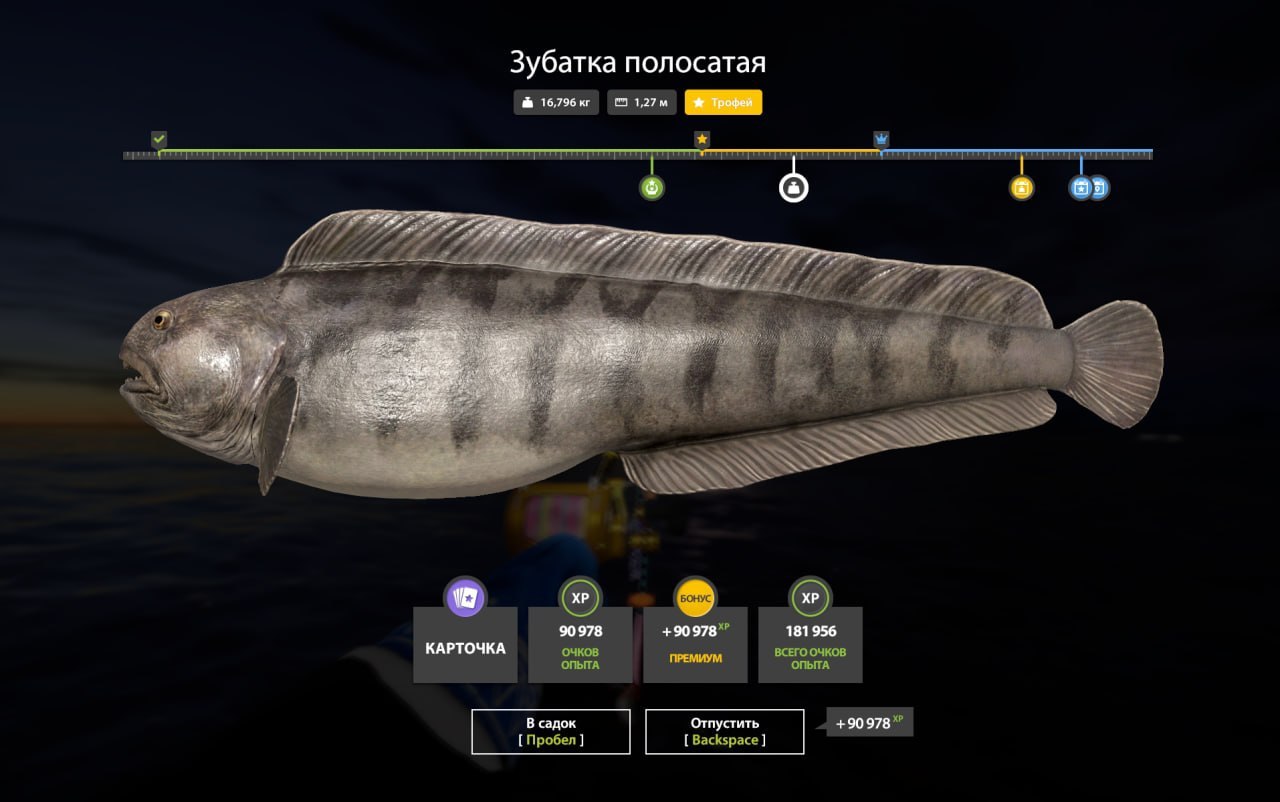Screen dimensions: 1280x802
Task: Release the fish with Отпустить
Action: click(x=725, y=731)
